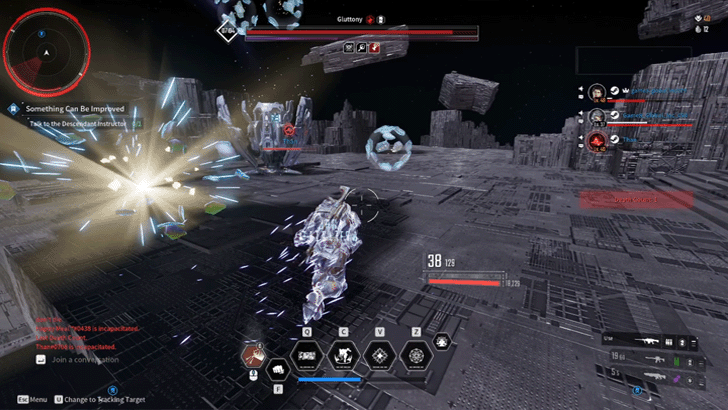The height and width of the screenshot is (410, 728).
Task: Select the first party member portrait
Action: (597, 92)
